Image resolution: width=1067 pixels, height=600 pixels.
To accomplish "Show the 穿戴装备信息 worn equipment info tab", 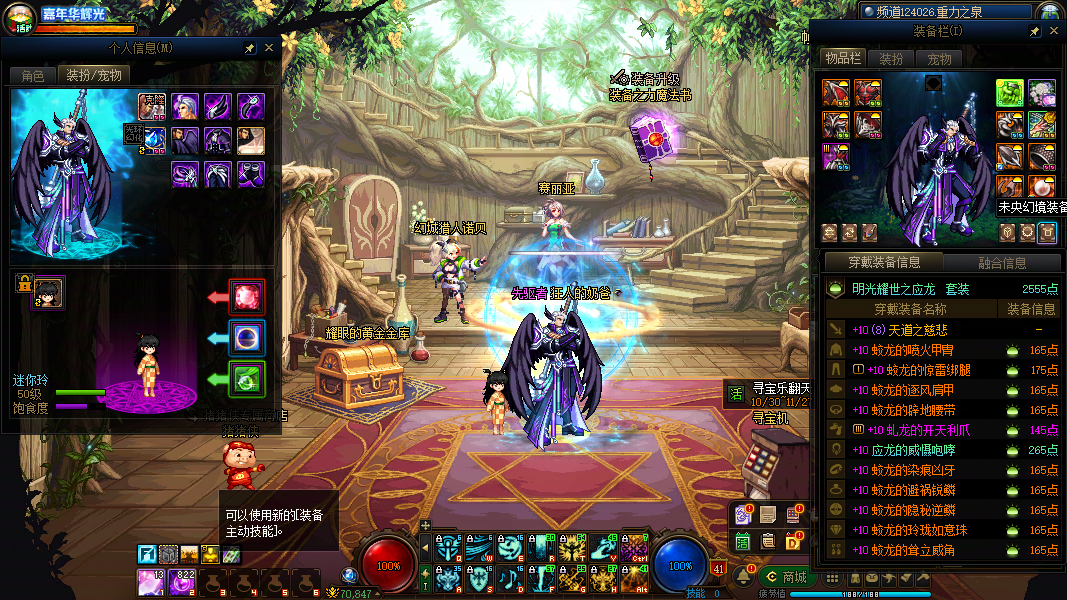I will [884, 263].
